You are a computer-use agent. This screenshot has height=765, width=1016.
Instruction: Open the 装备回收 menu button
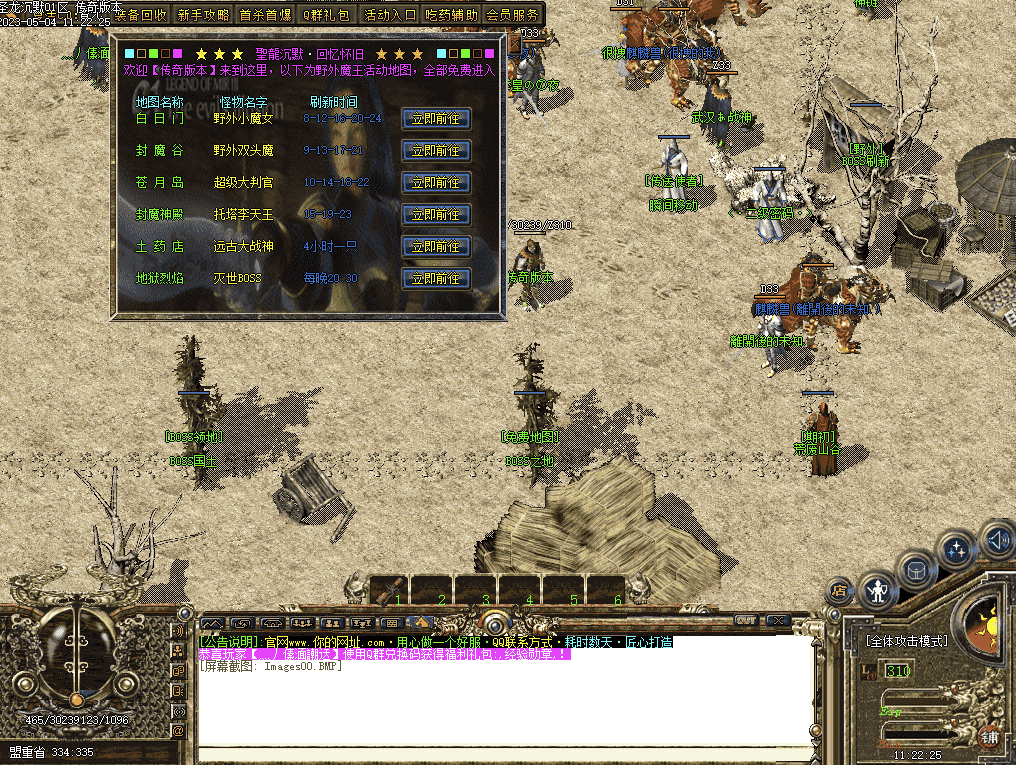(141, 15)
